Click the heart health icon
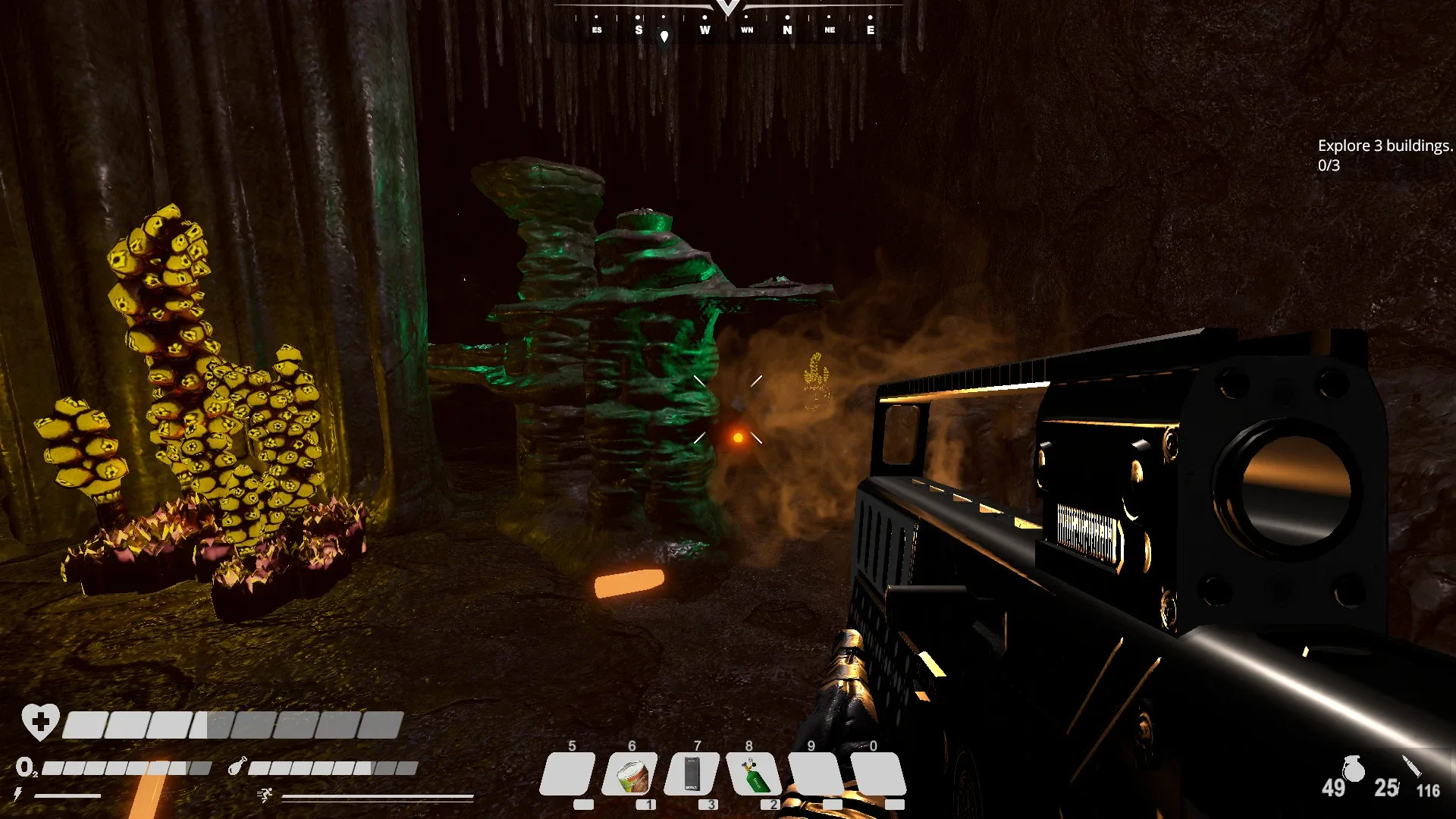 click(40, 722)
